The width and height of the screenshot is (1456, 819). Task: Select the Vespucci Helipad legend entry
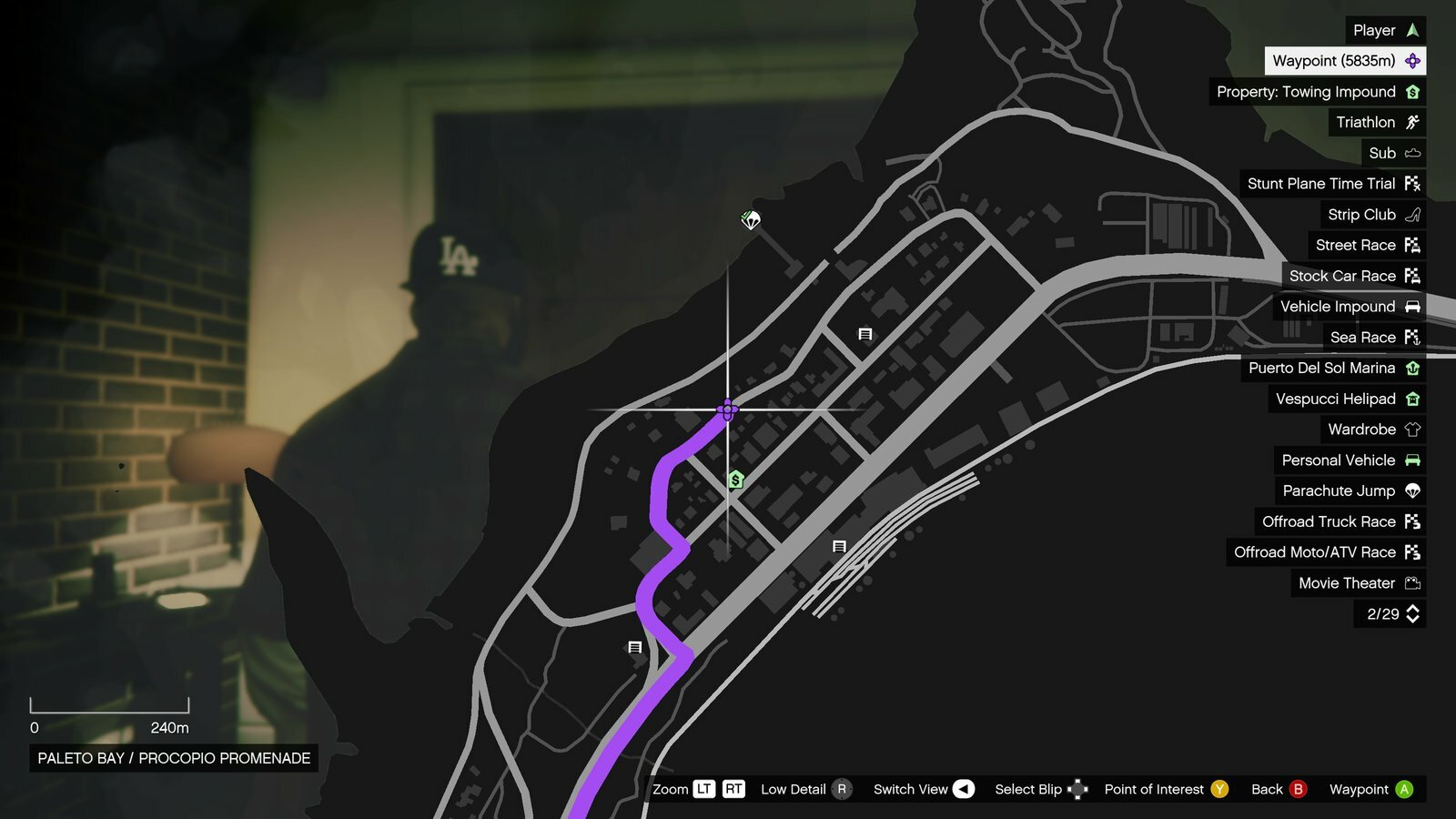click(x=1346, y=399)
